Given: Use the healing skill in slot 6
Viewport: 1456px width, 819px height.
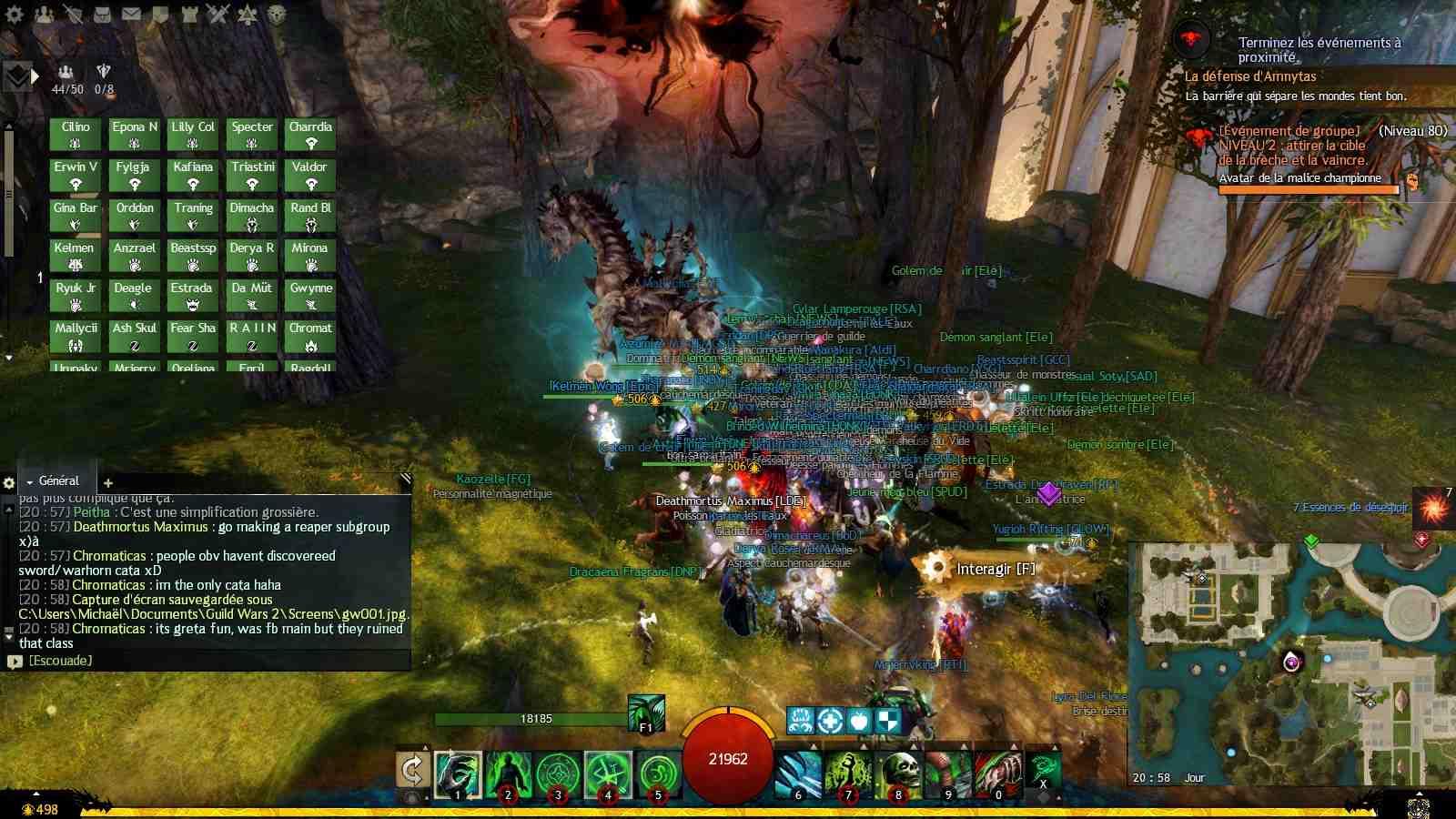Looking at the screenshot, I should click(797, 775).
